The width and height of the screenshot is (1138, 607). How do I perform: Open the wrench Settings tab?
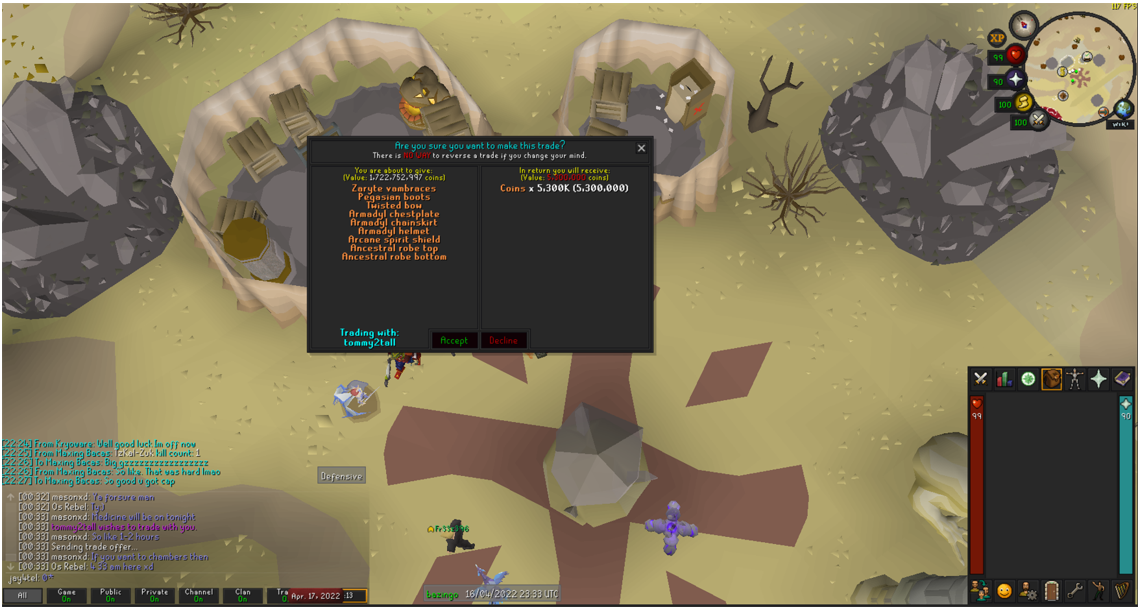click(1075, 590)
